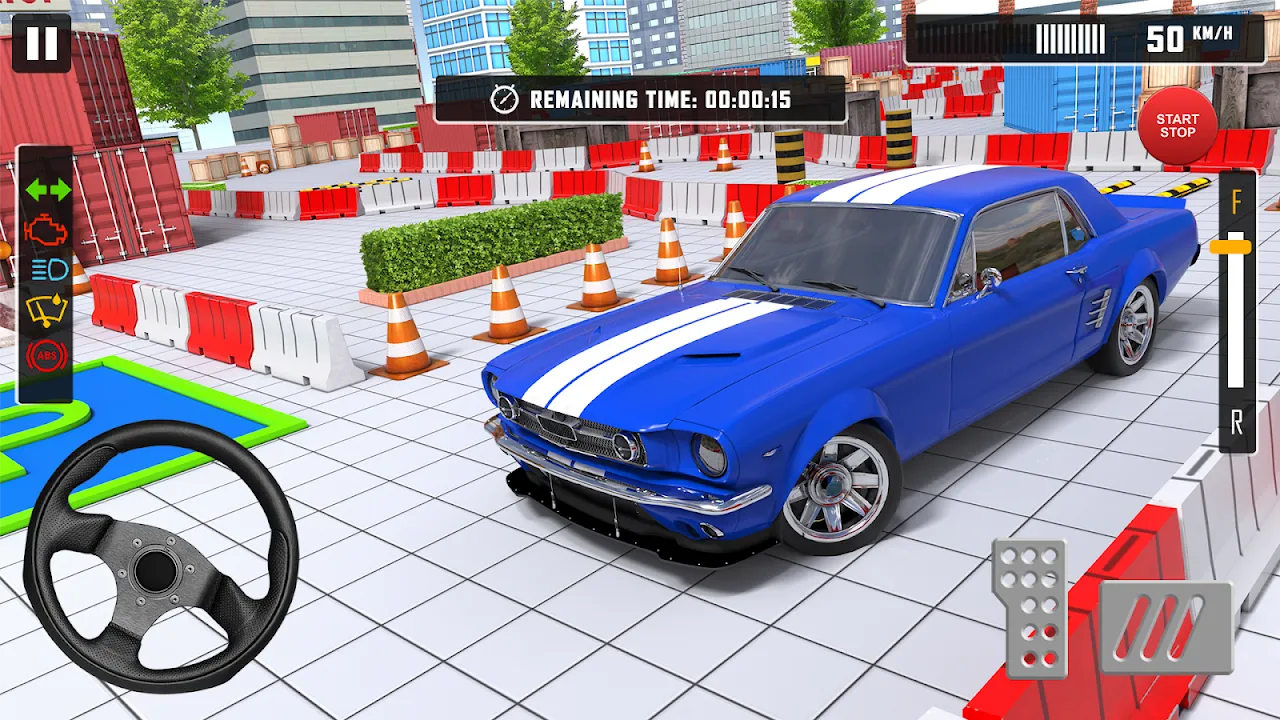Tap the wide accelerator pedal
1280x720 pixels.
(1165, 627)
